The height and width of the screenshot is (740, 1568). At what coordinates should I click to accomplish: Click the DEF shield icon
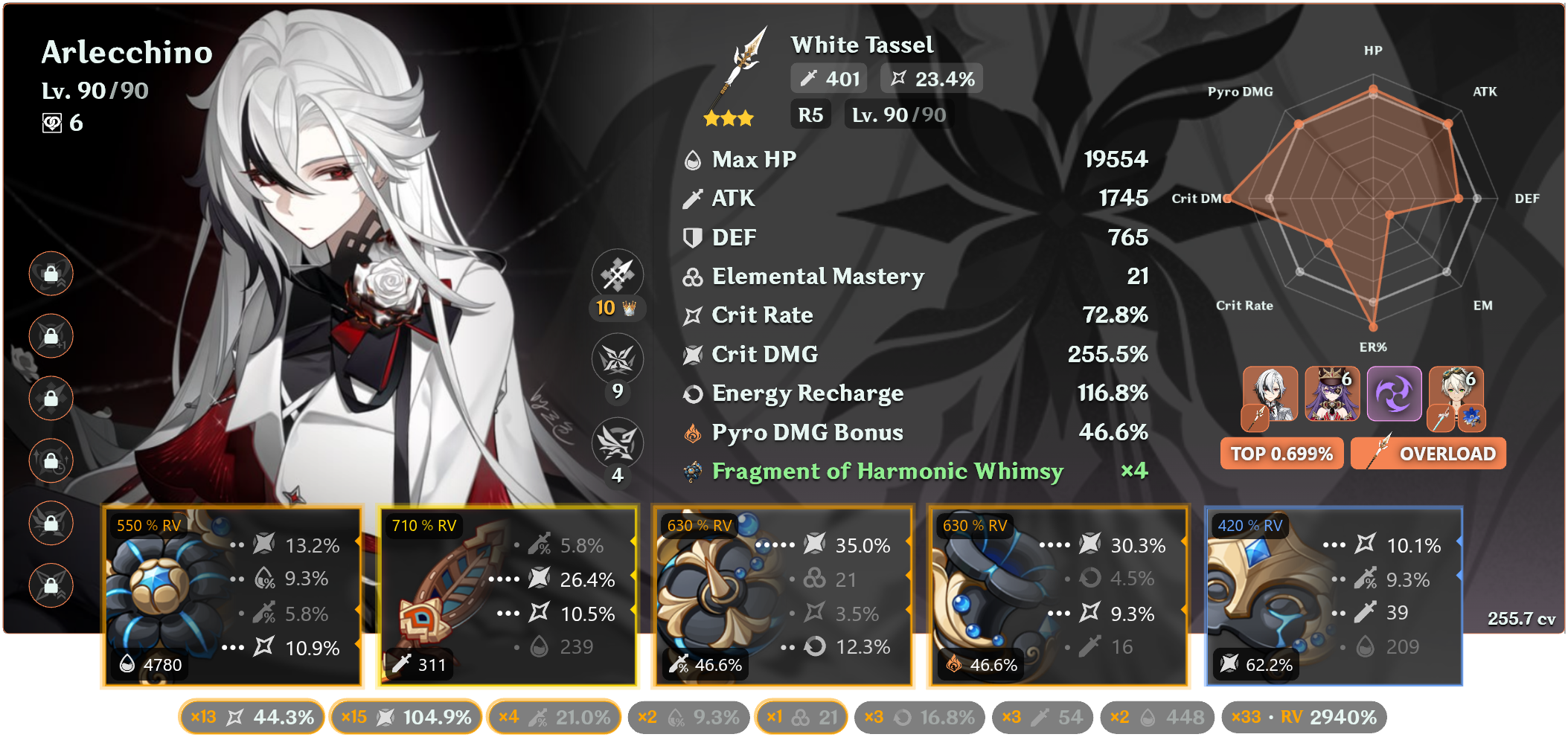click(x=692, y=237)
